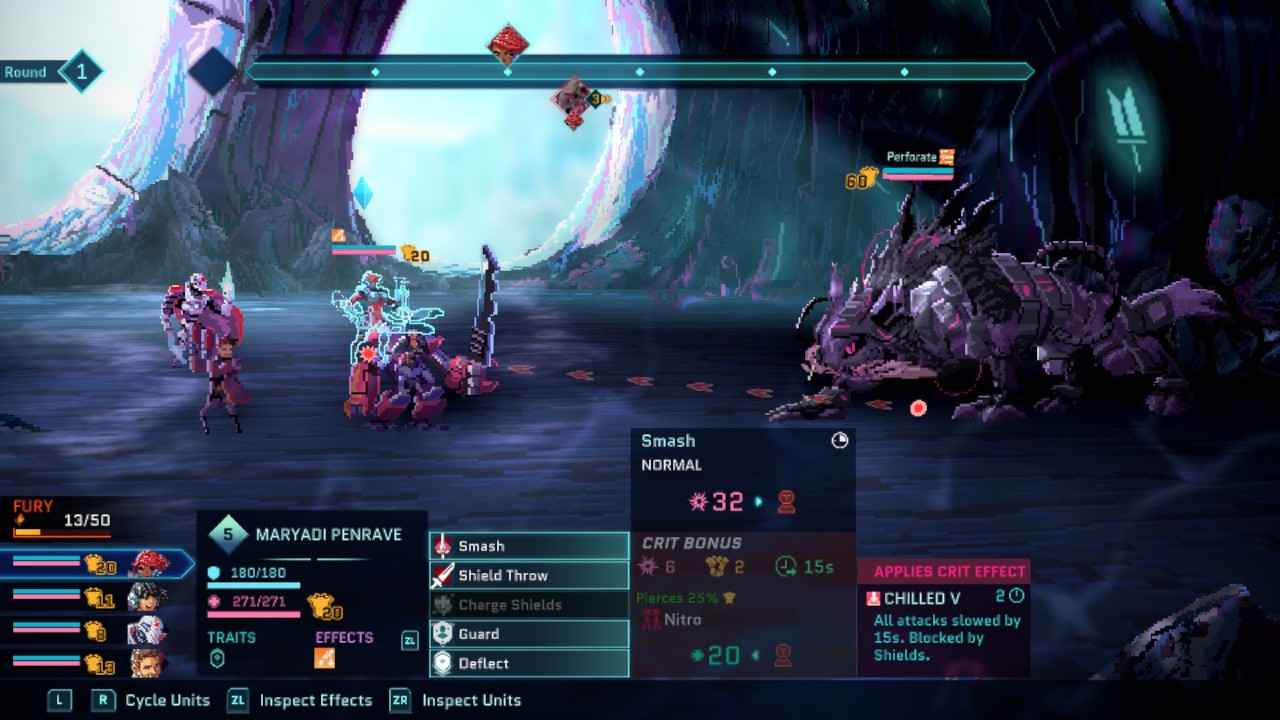1280x720 pixels.
Task: Select the Smash ability
Action: tap(529, 546)
